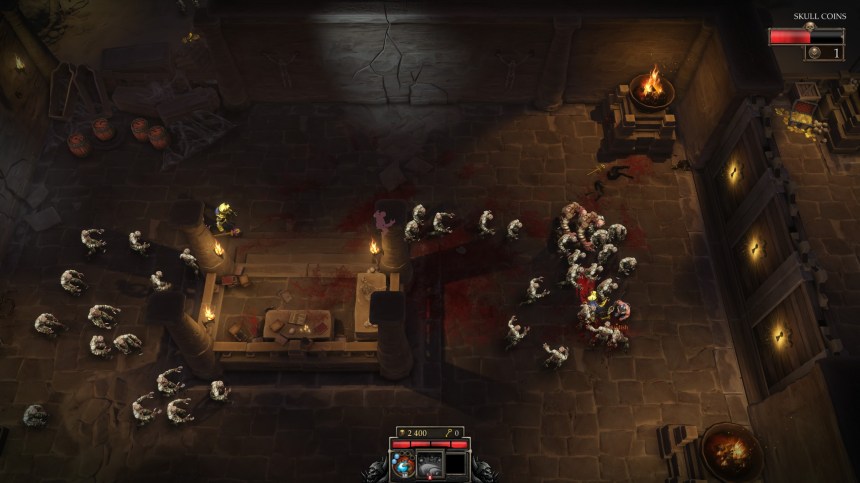Select the grey trap item slot
Viewport: 860px width, 483px height.
pyautogui.click(x=431, y=464)
